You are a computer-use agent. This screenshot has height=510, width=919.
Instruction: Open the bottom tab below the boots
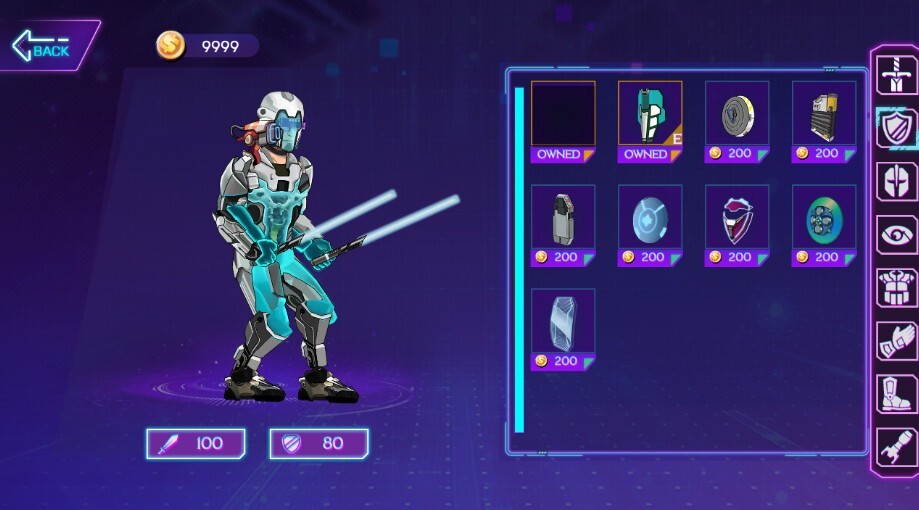click(896, 447)
